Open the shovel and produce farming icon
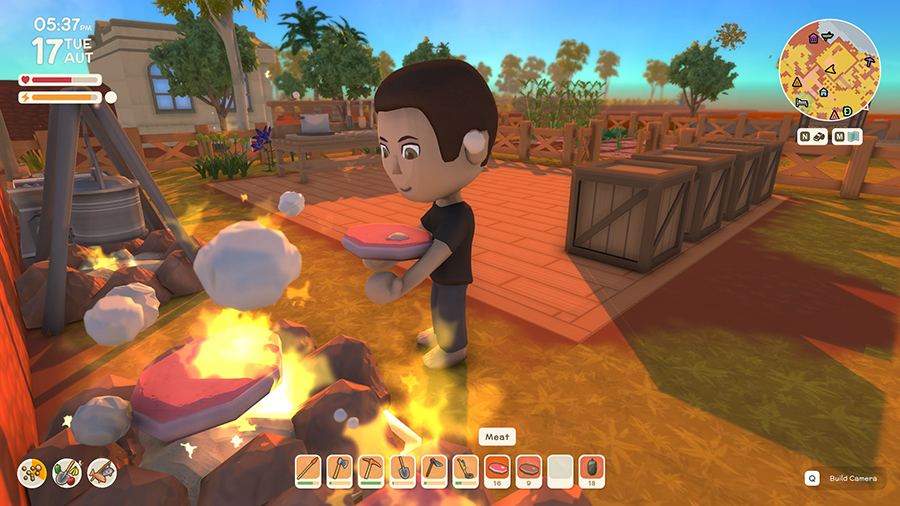The height and width of the screenshot is (506, 900). pyautogui.click(x=68, y=471)
